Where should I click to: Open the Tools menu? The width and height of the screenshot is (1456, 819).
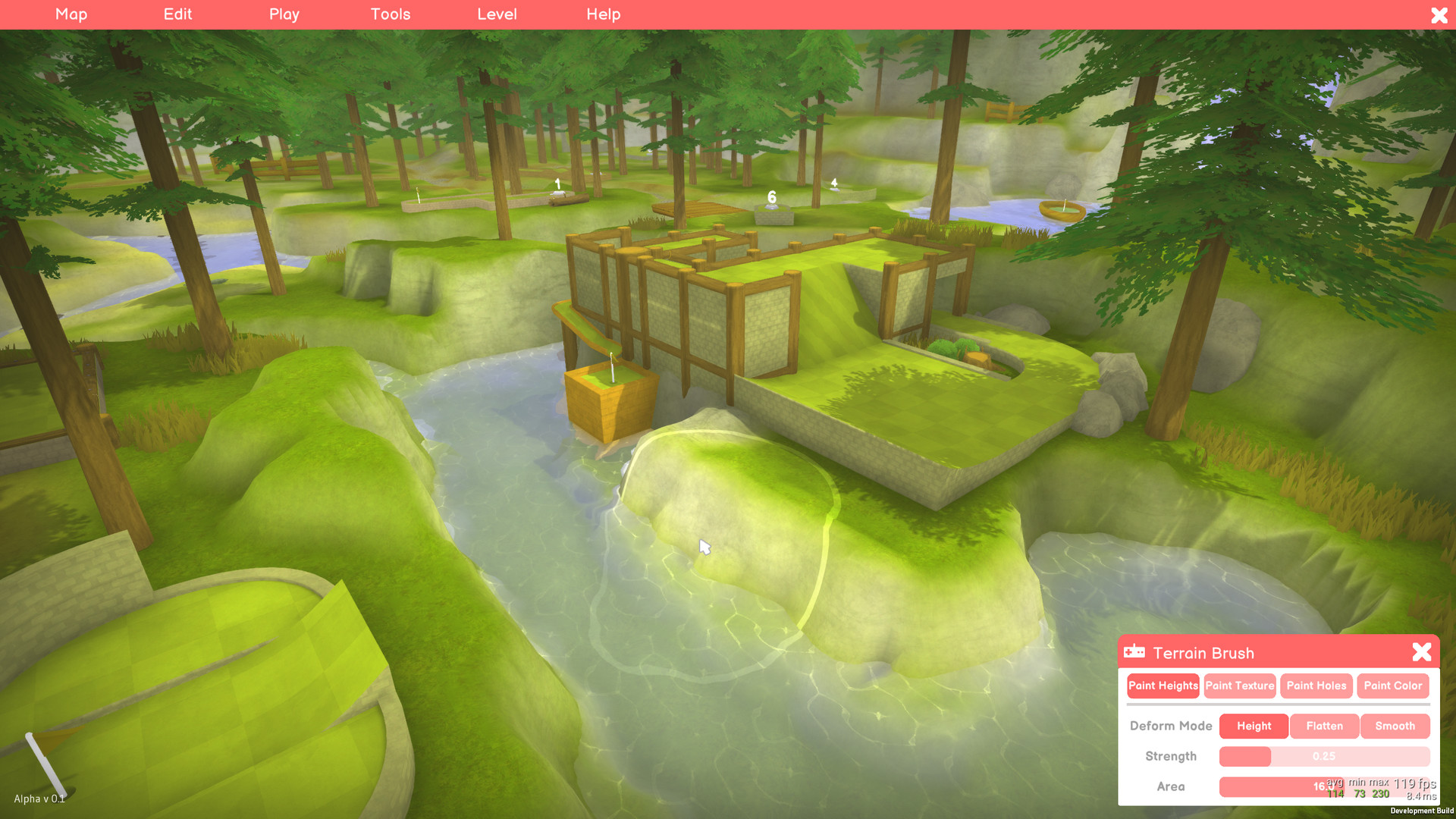click(x=390, y=14)
